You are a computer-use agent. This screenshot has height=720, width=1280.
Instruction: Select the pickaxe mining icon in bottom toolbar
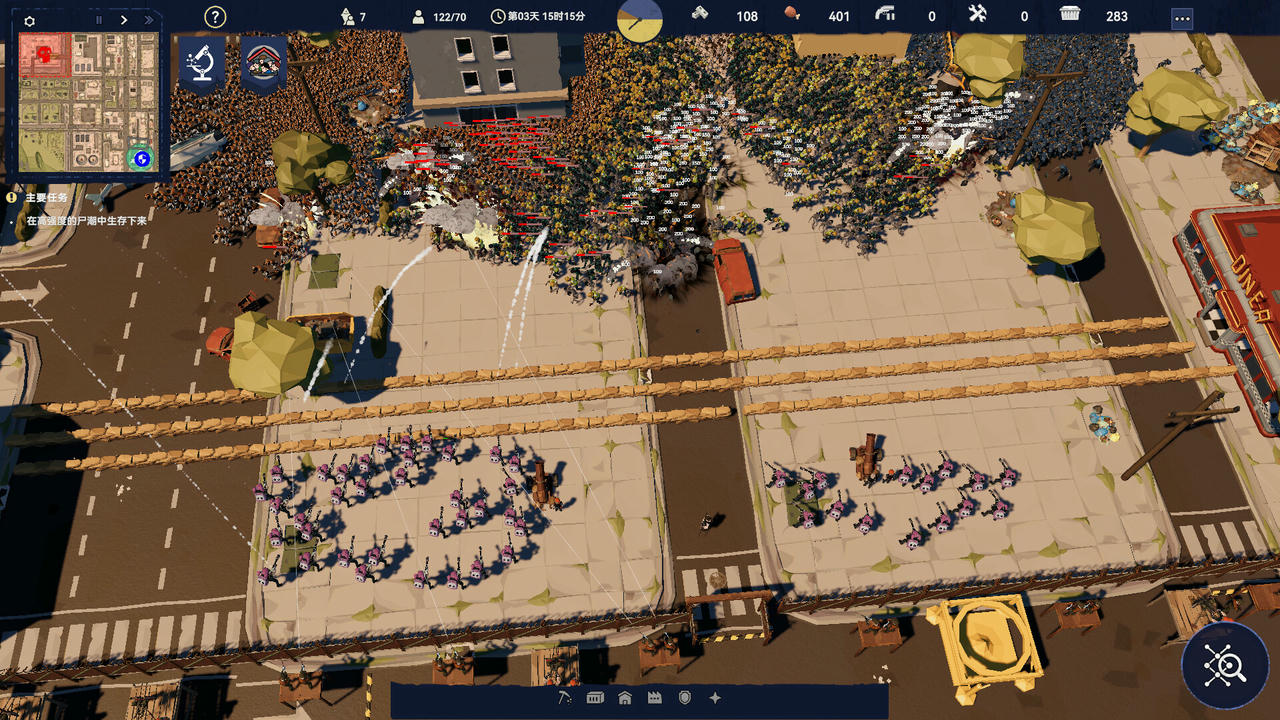coord(565,699)
